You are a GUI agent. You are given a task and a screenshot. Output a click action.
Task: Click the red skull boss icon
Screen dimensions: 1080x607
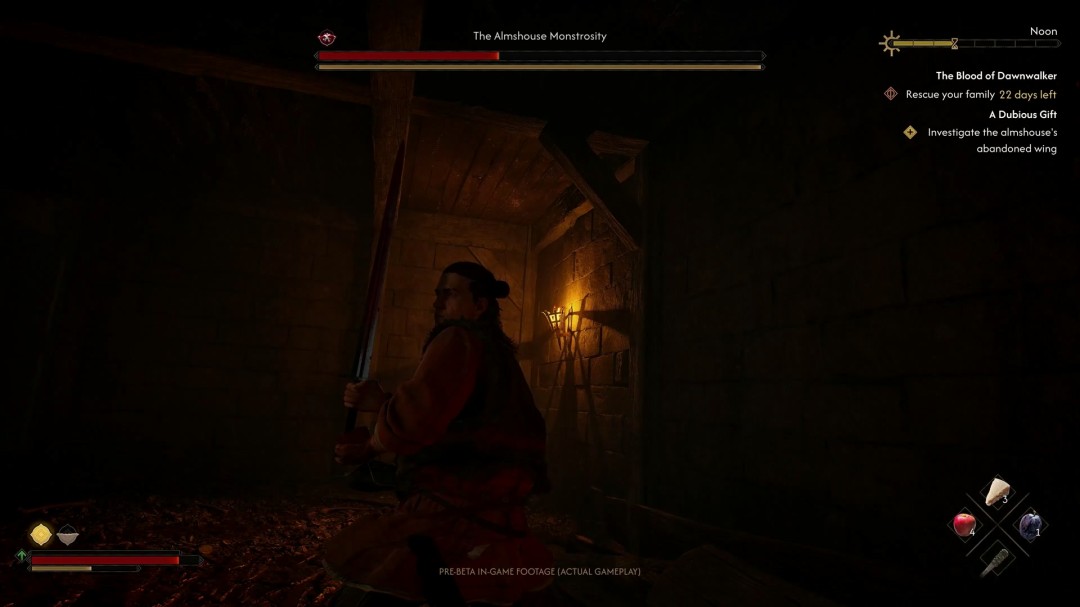coord(327,38)
